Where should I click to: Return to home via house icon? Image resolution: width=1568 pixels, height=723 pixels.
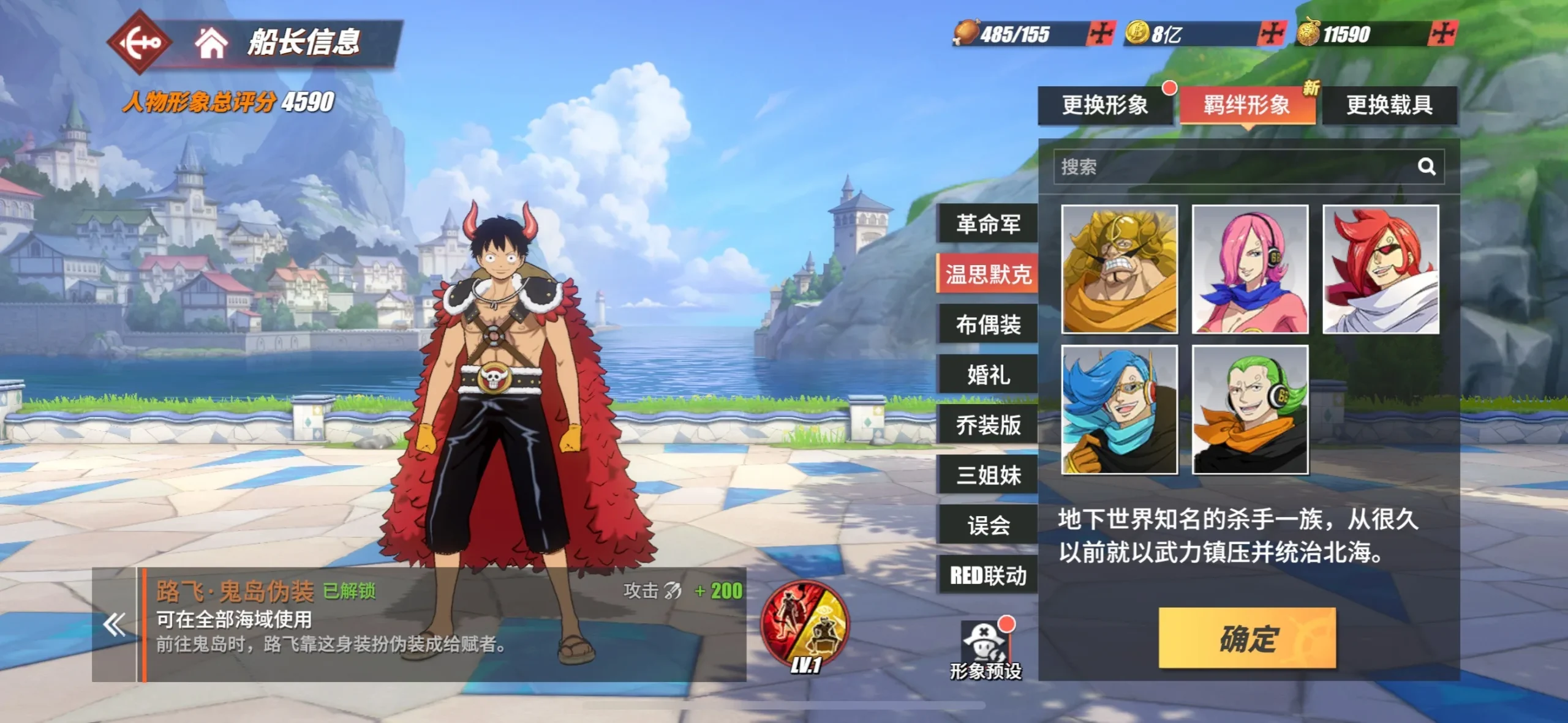(211, 43)
